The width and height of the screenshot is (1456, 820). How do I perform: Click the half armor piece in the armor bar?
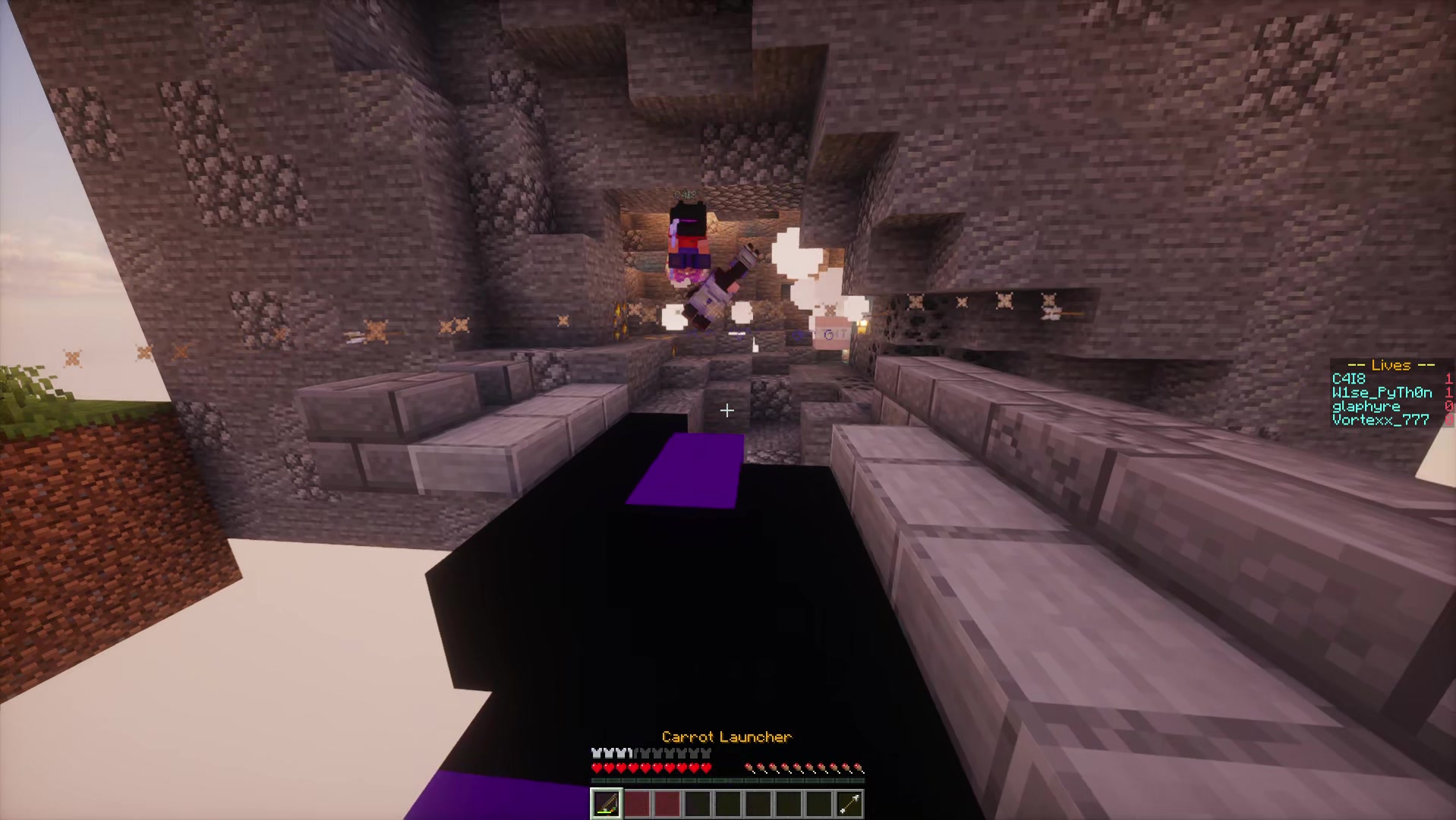click(x=630, y=753)
